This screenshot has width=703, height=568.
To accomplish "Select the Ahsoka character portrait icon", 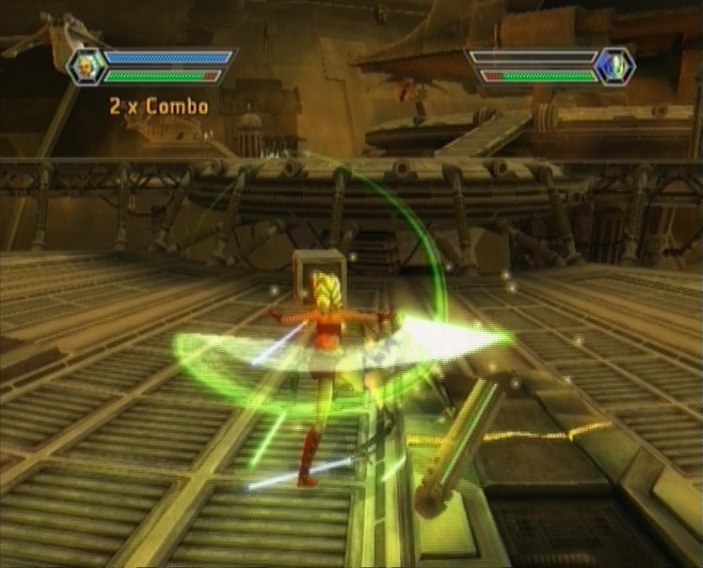I will coord(87,66).
